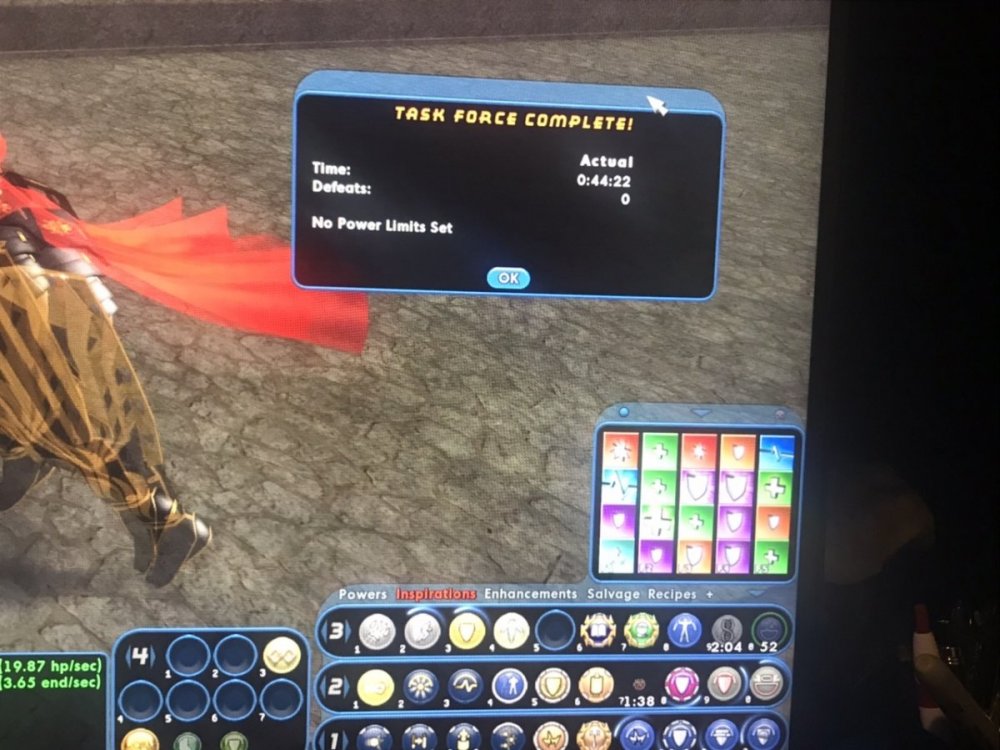Open the Powers tab

[362, 594]
